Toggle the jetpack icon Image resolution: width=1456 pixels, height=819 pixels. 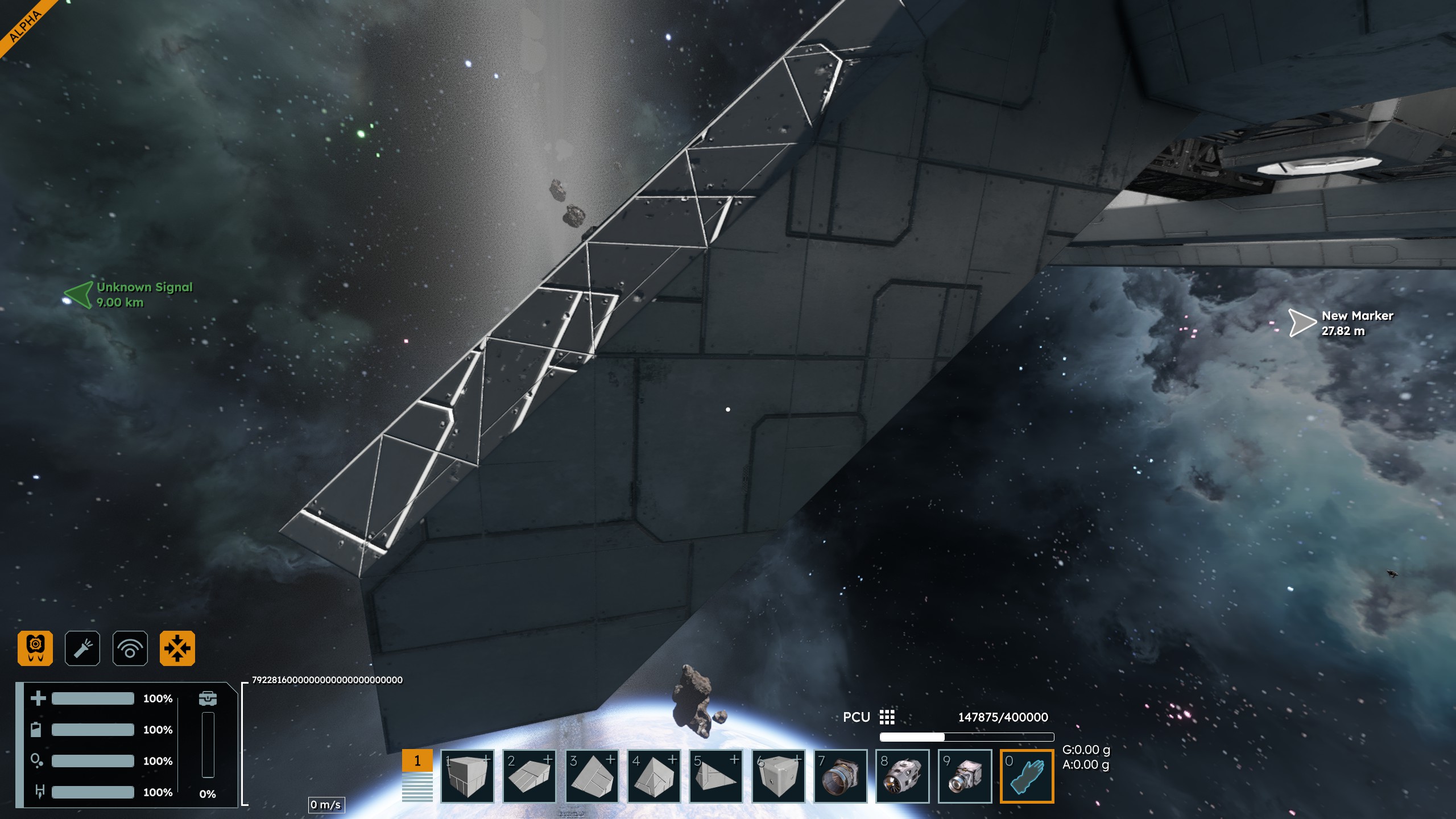pyautogui.click(x=35, y=648)
